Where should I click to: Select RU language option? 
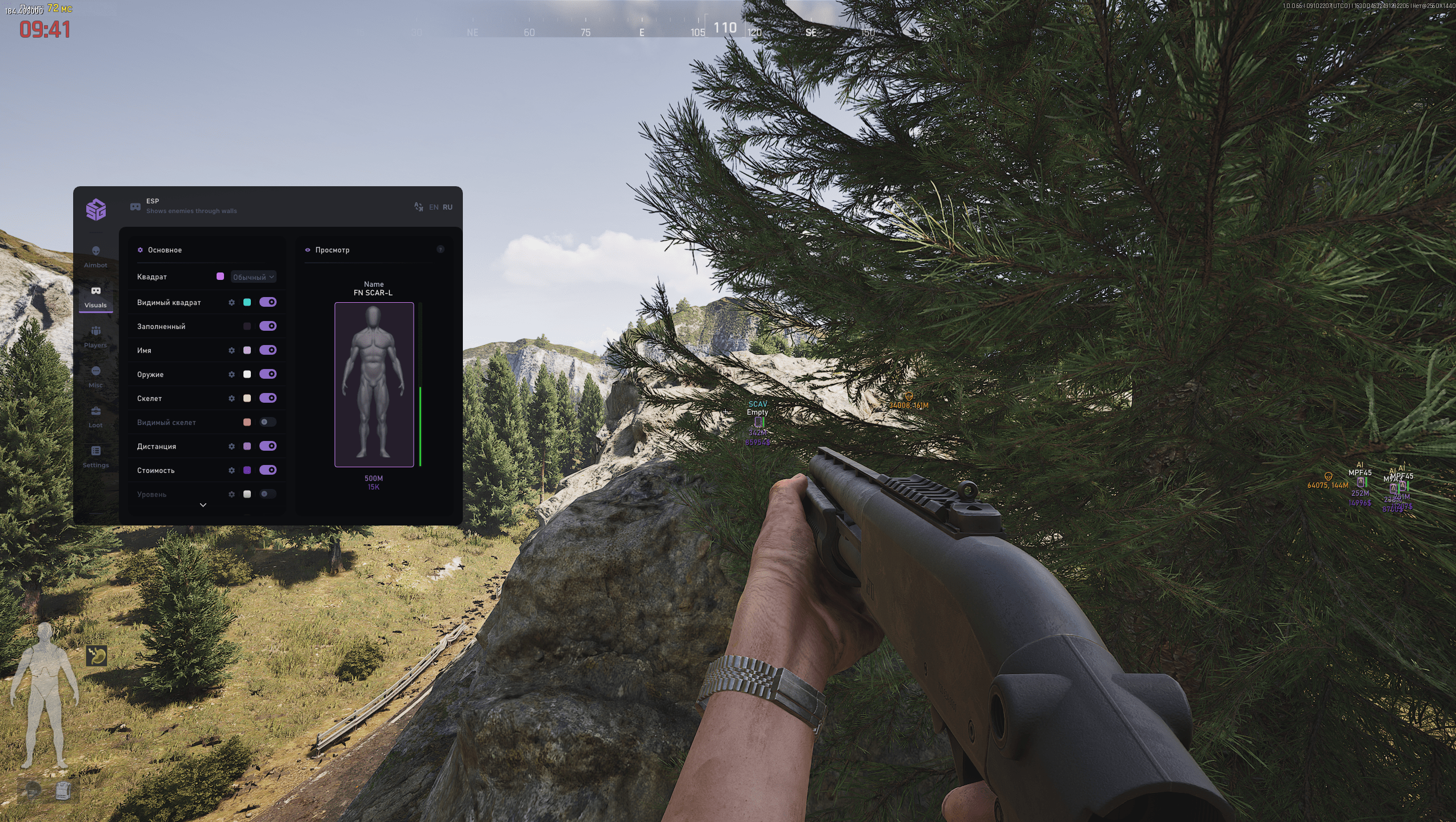click(447, 207)
